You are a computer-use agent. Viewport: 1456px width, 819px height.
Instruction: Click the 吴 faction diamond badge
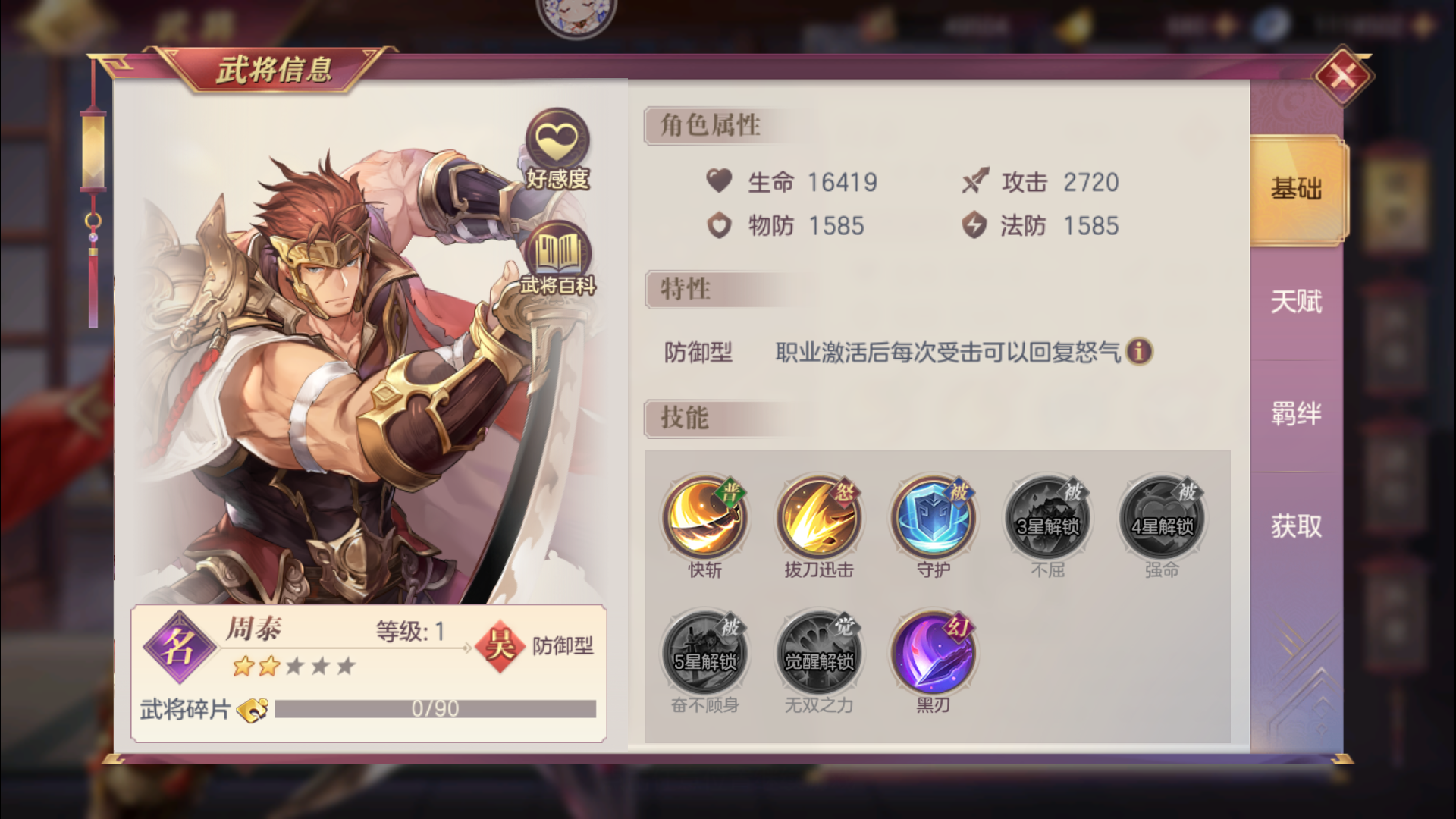point(501,645)
